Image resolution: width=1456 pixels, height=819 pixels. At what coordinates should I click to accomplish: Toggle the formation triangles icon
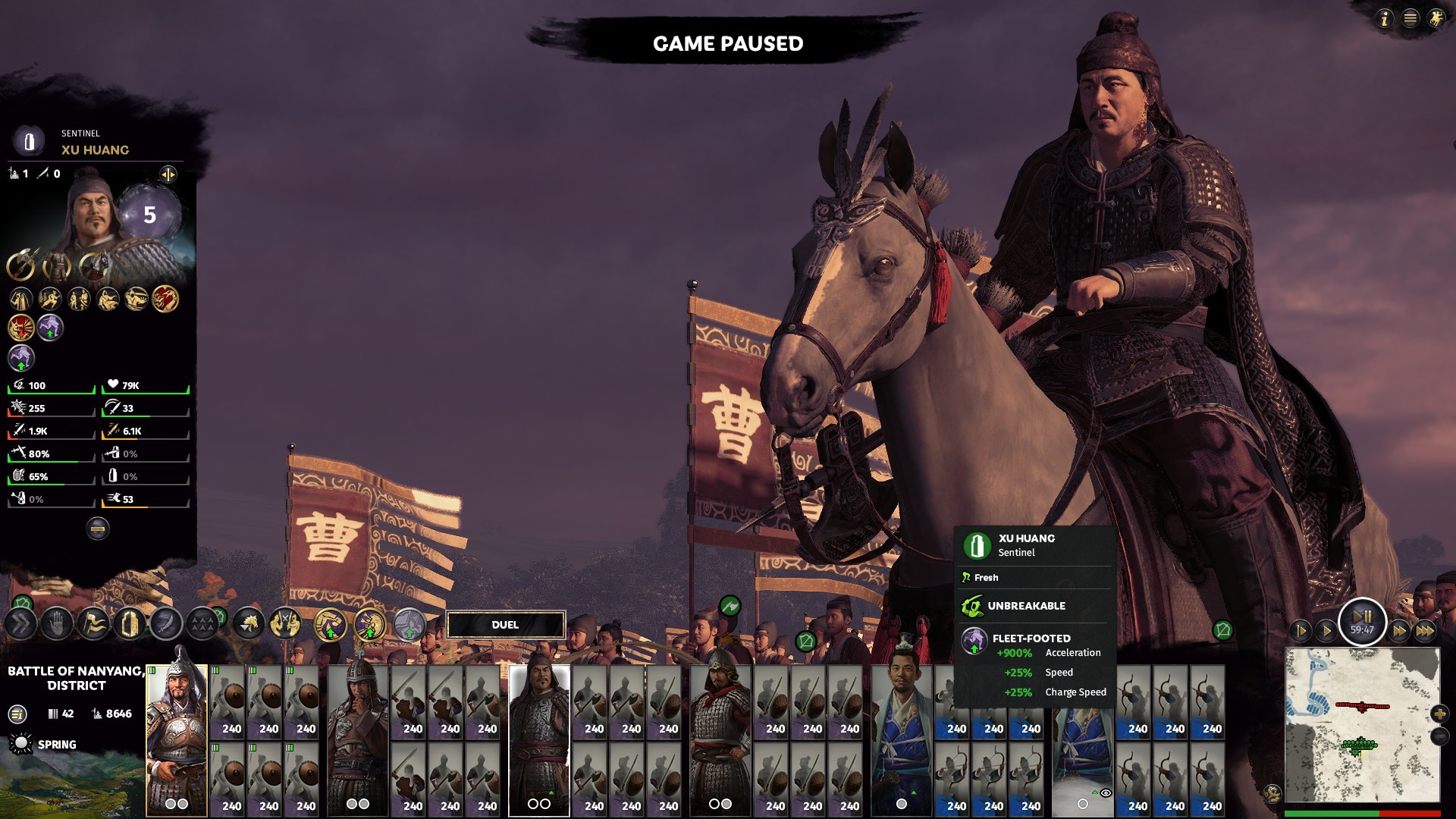pos(202,624)
